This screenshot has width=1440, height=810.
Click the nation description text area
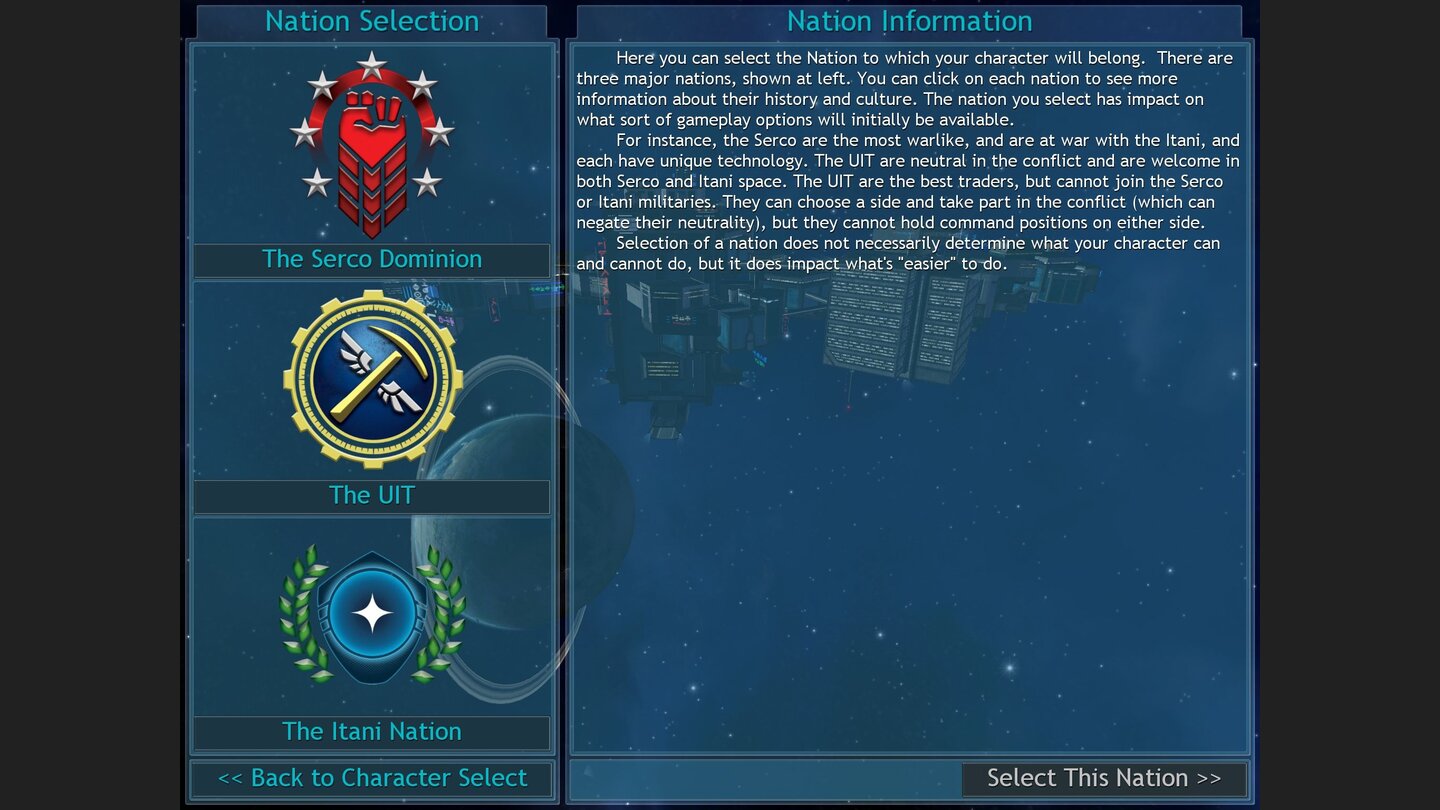click(x=908, y=160)
